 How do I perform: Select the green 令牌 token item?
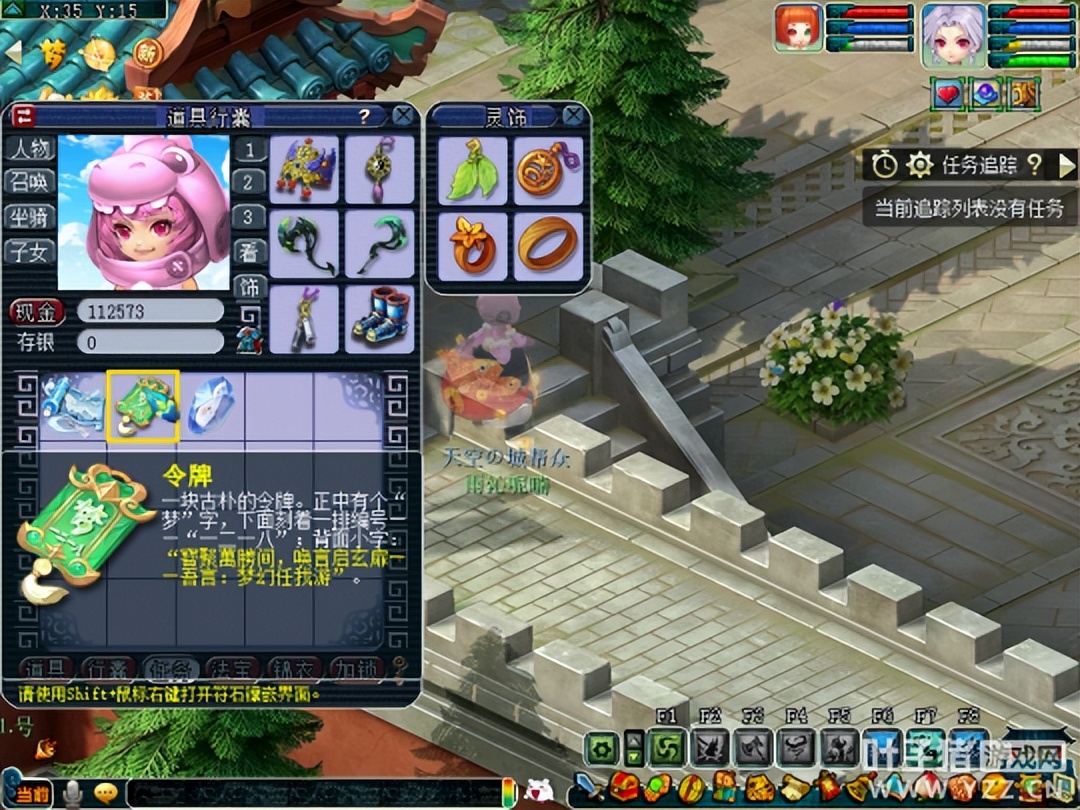point(143,406)
